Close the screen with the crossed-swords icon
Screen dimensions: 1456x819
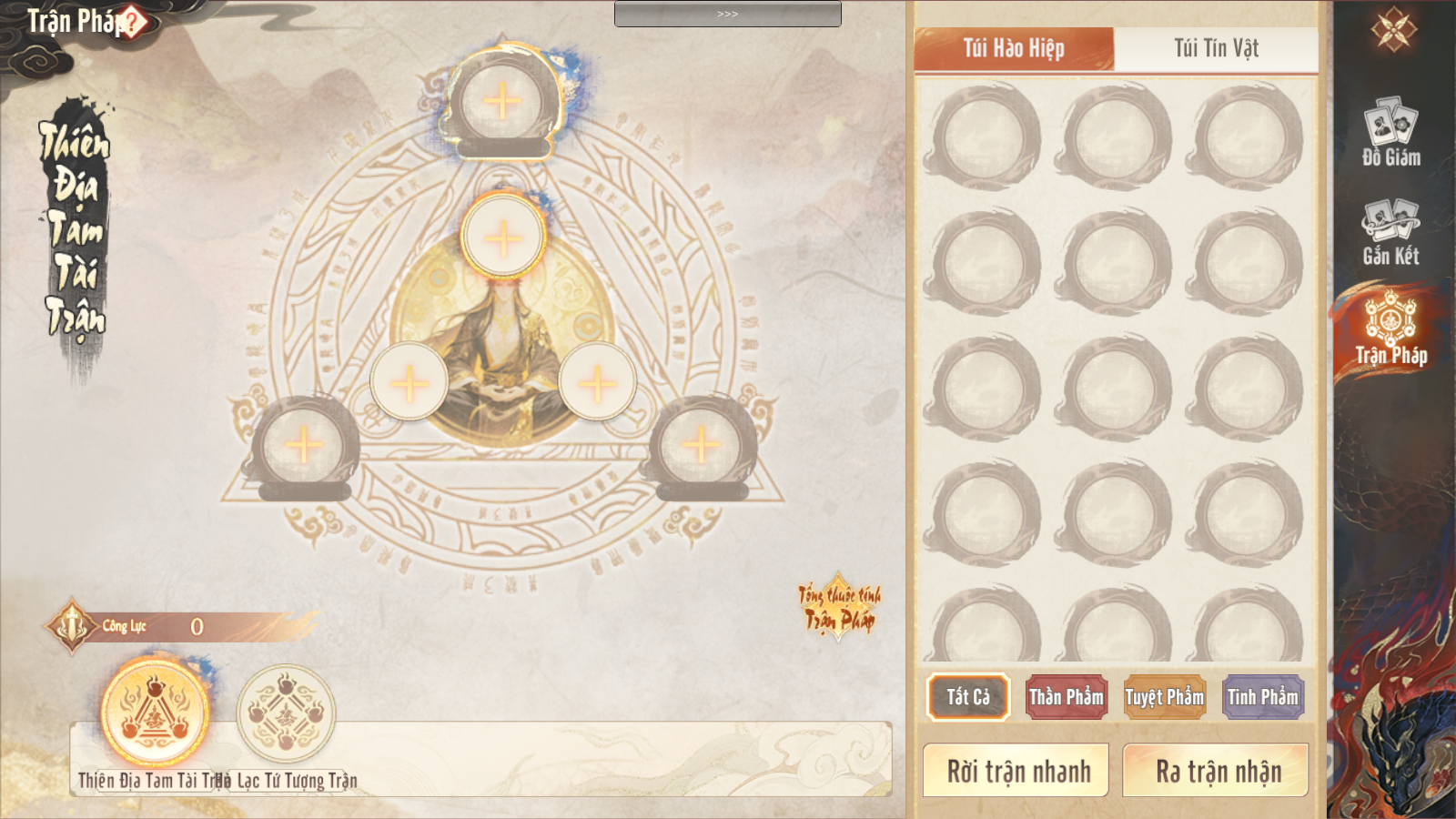point(1394,30)
